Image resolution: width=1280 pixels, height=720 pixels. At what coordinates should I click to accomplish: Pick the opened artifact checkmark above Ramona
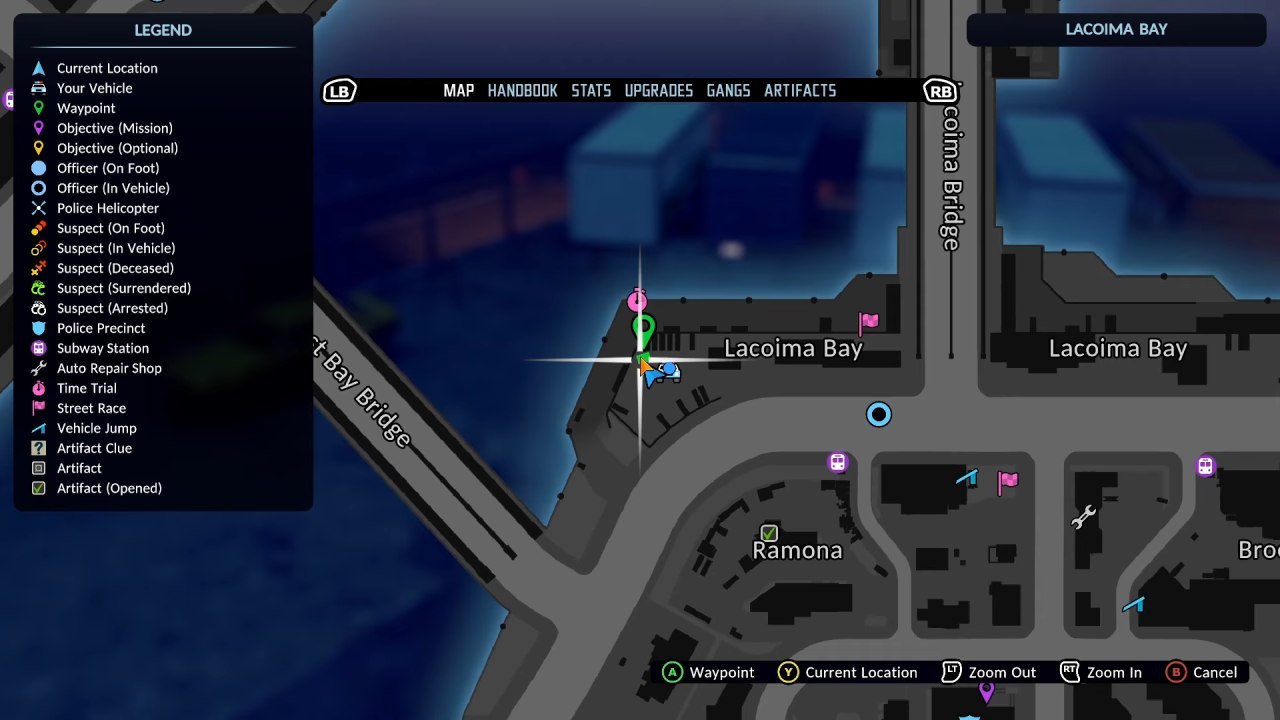769,532
